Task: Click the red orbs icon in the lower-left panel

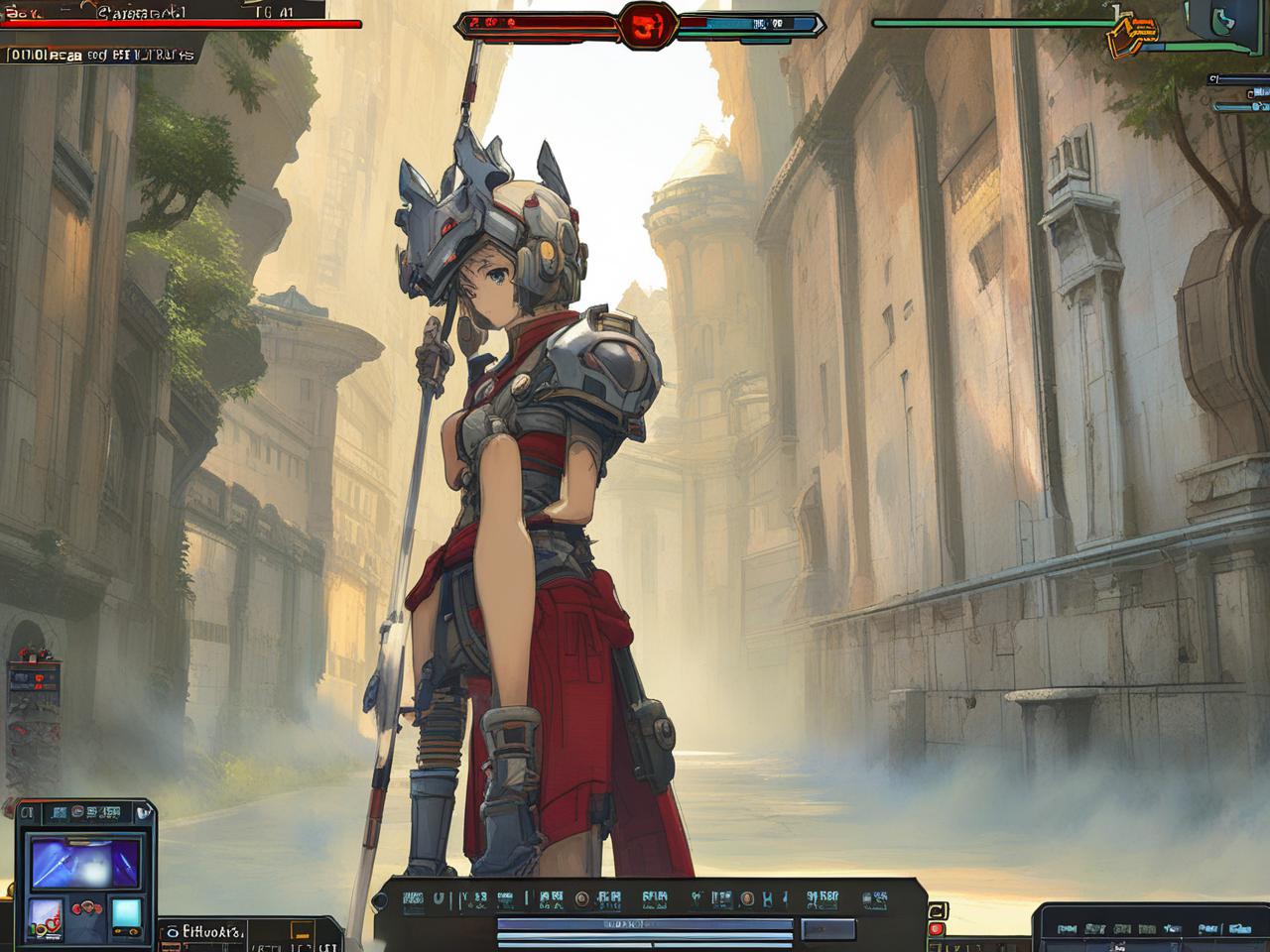Action: click(x=87, y=908)
